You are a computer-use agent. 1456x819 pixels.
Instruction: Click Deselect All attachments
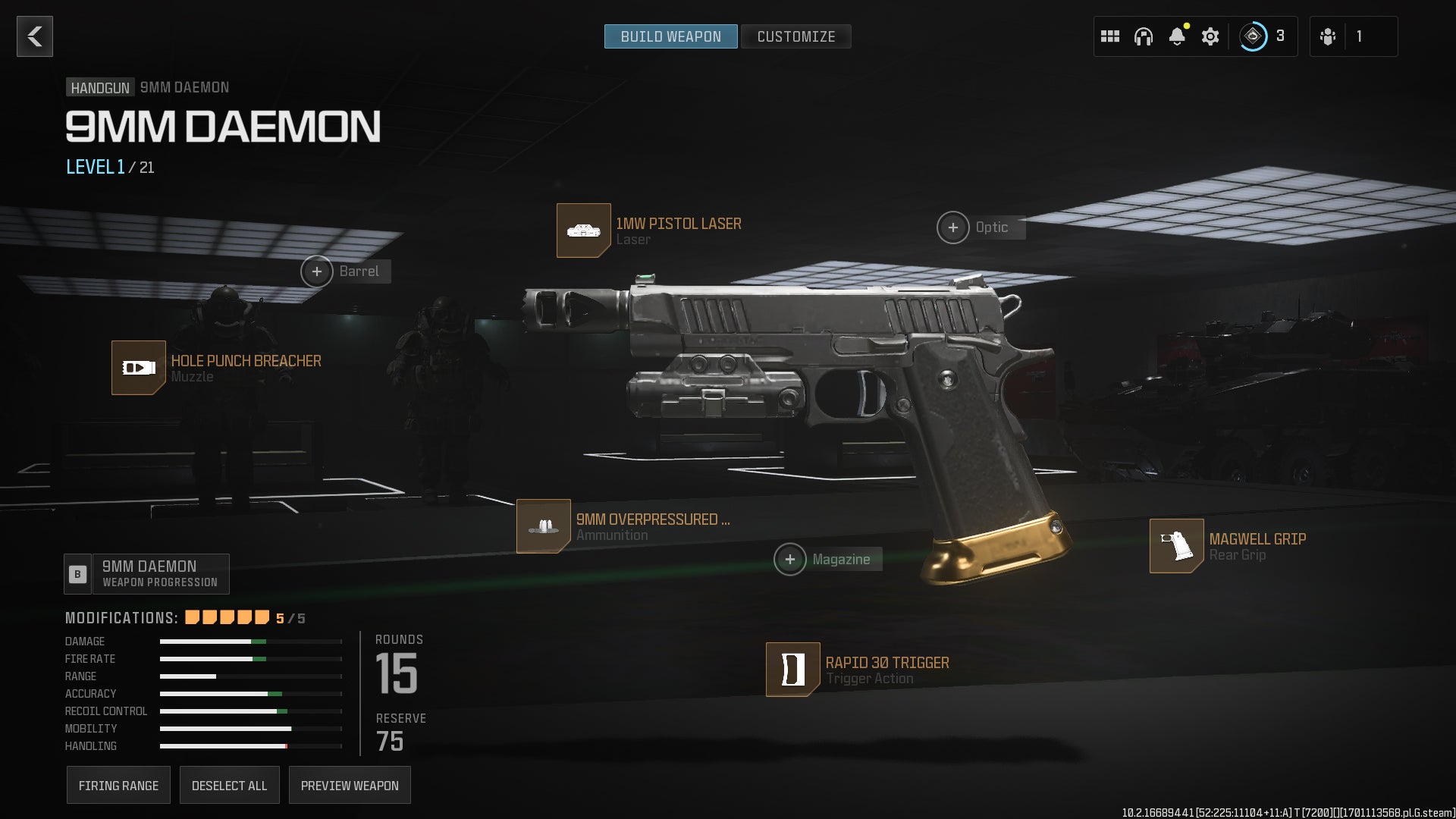pyautogui.click(x=230, y=785)
